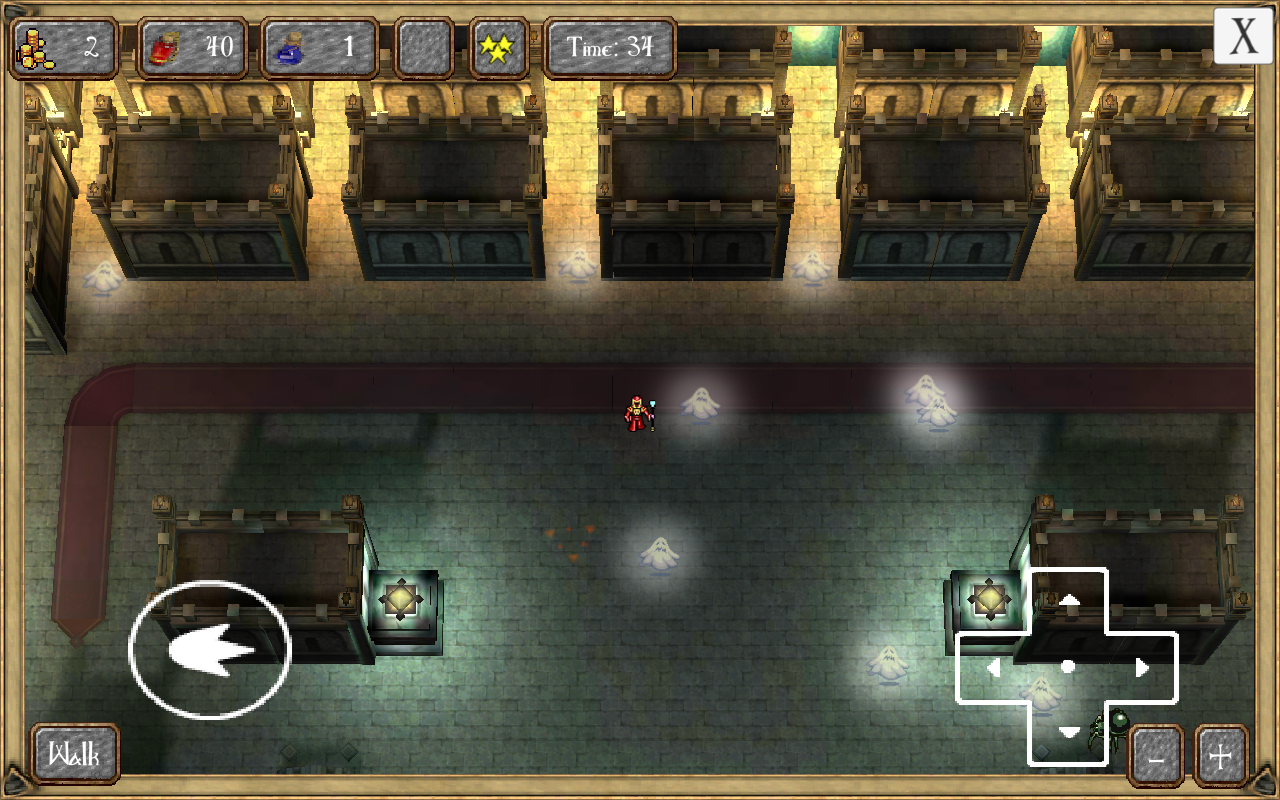Exit the game with the X button
The height and width of the screenshot is (800, 1280).
click(1243, 37)
